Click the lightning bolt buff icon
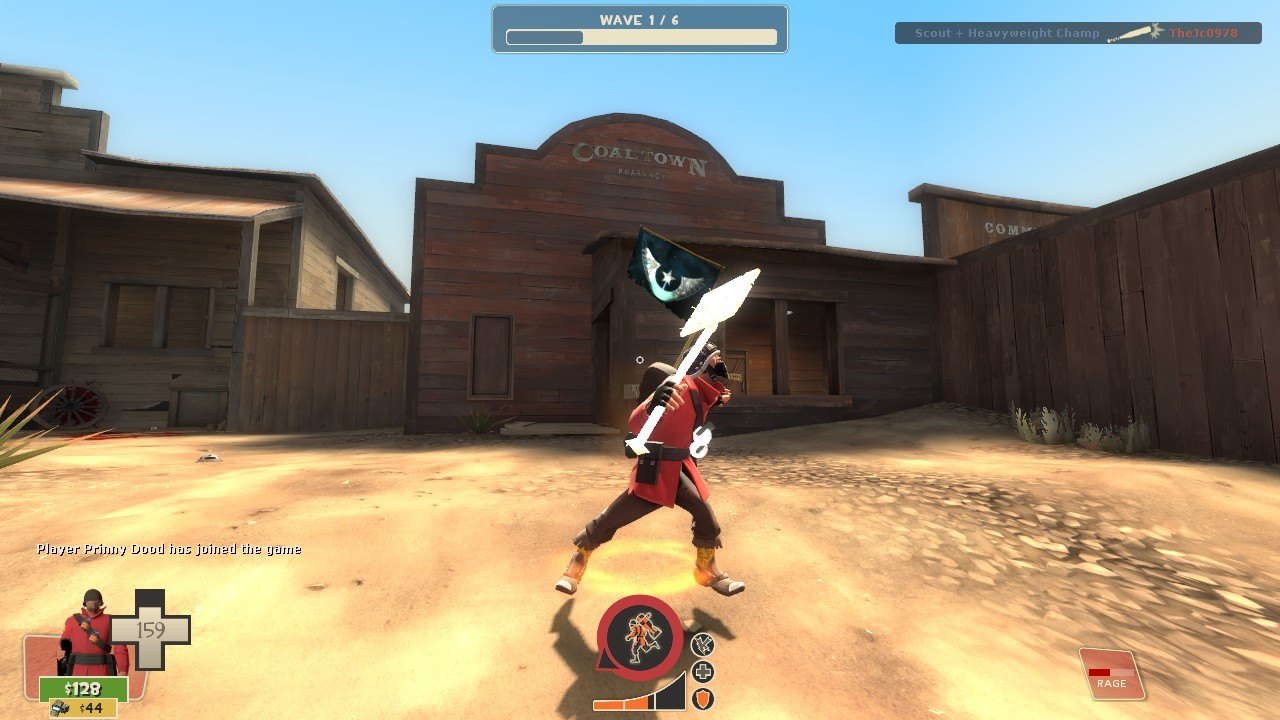This screenshot has height=720, width=1280. [x=702, y=645]
